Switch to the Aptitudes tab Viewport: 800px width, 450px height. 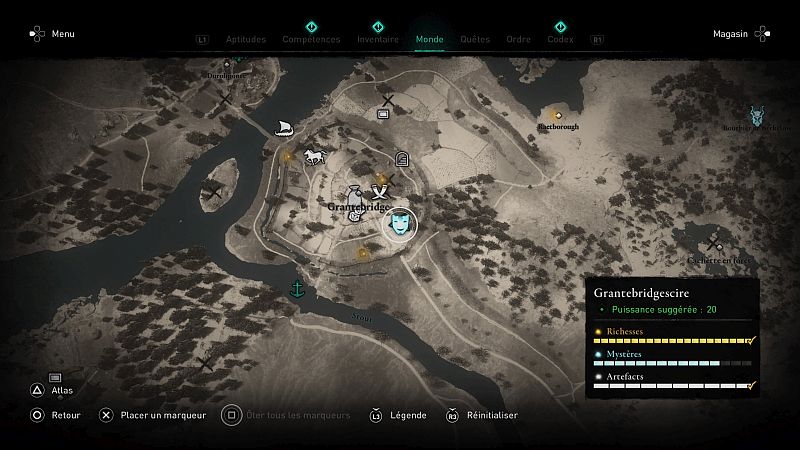(248, 40)
